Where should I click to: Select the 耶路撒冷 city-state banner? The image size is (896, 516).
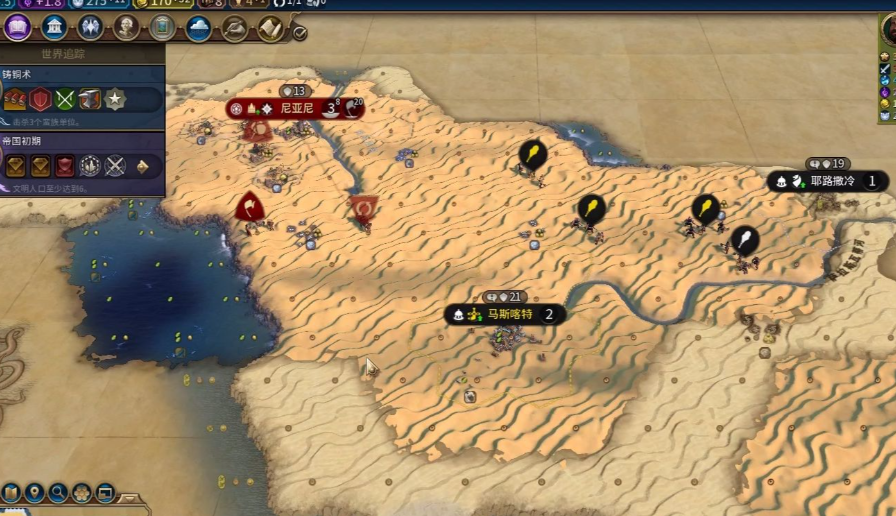coord(834,182)
